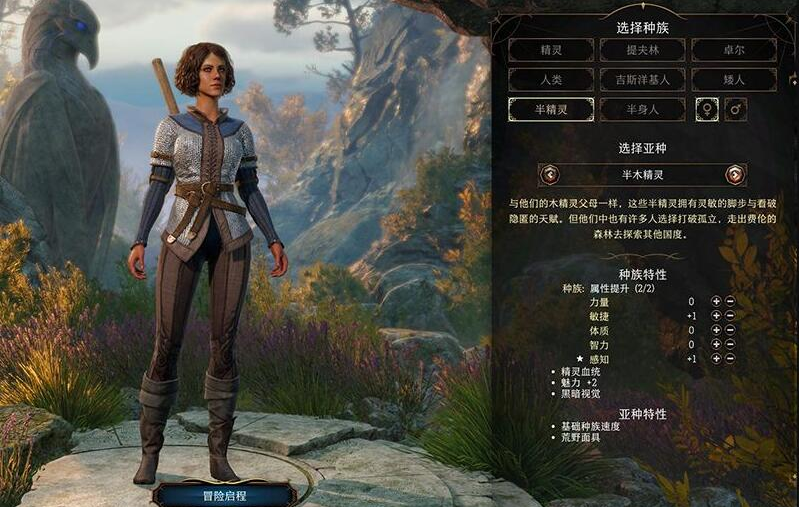This screenshot has height=507, width=799.
Task: Choose the 吉斯洋基人 (Githyanki) race
Action: [x=642, y=80]
